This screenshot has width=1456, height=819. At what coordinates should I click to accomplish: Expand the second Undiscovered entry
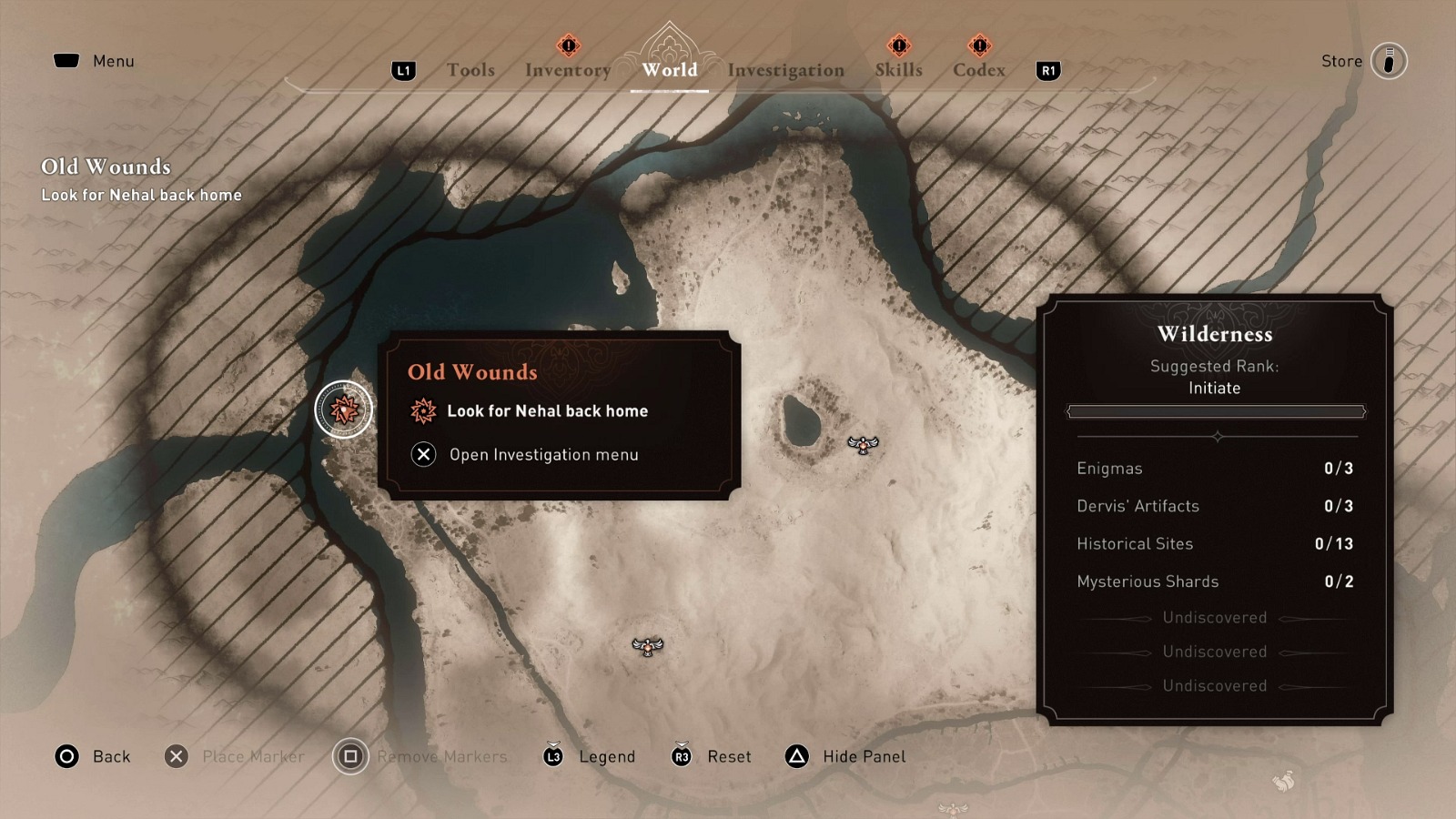[1214, 652]
